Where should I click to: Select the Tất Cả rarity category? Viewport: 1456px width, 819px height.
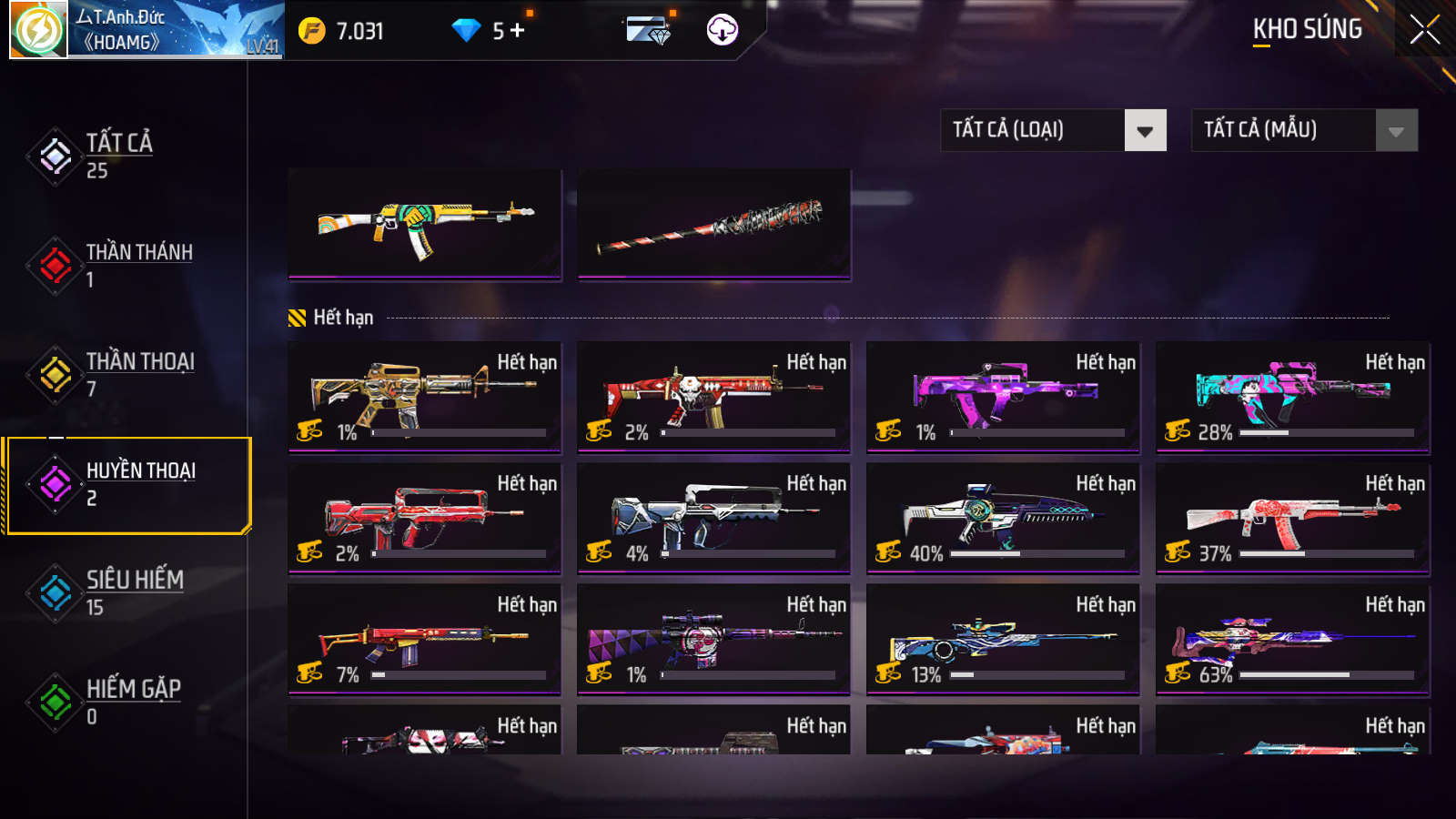(118, 156)
